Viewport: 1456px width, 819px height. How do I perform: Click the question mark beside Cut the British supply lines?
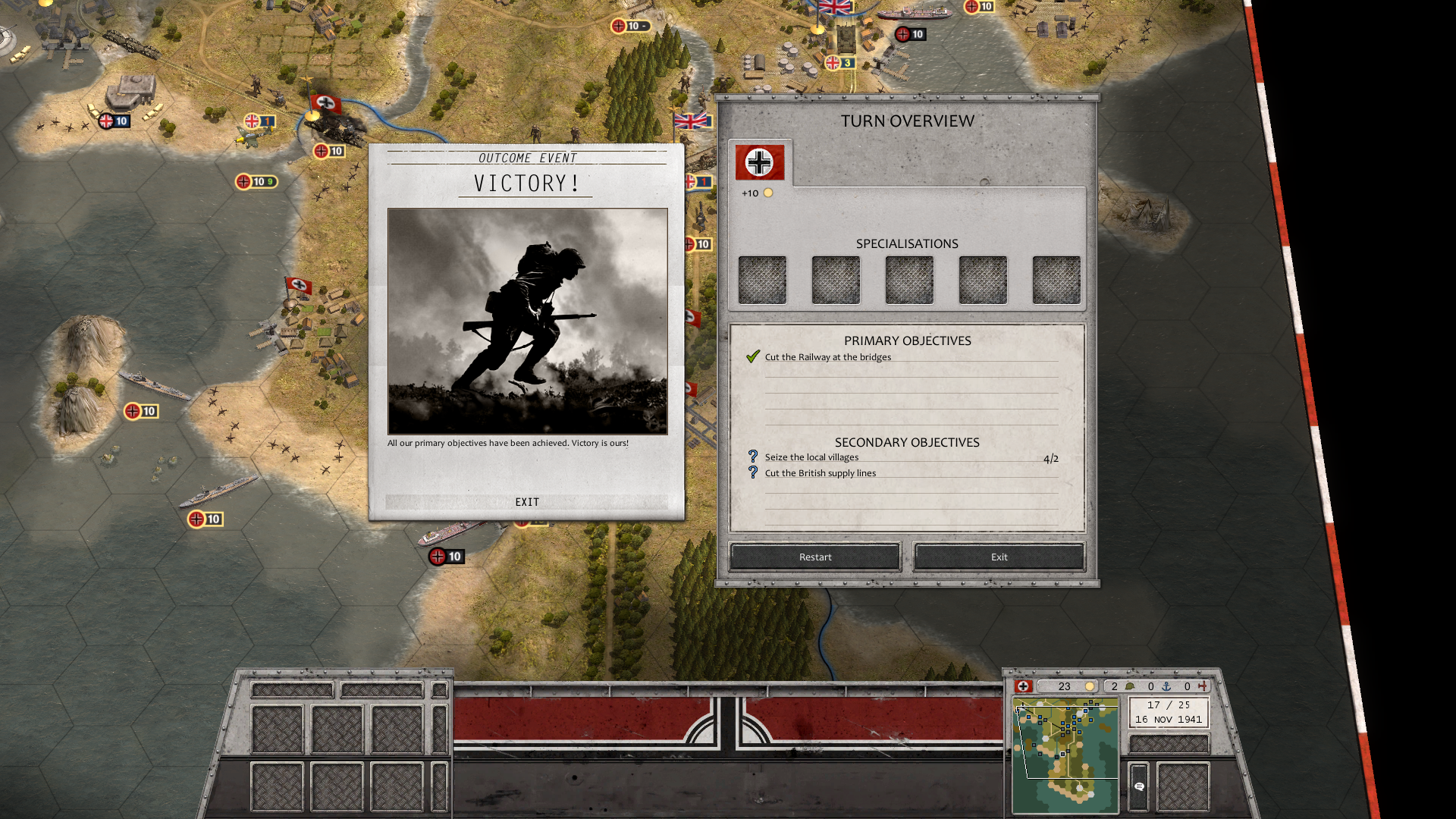752,472
